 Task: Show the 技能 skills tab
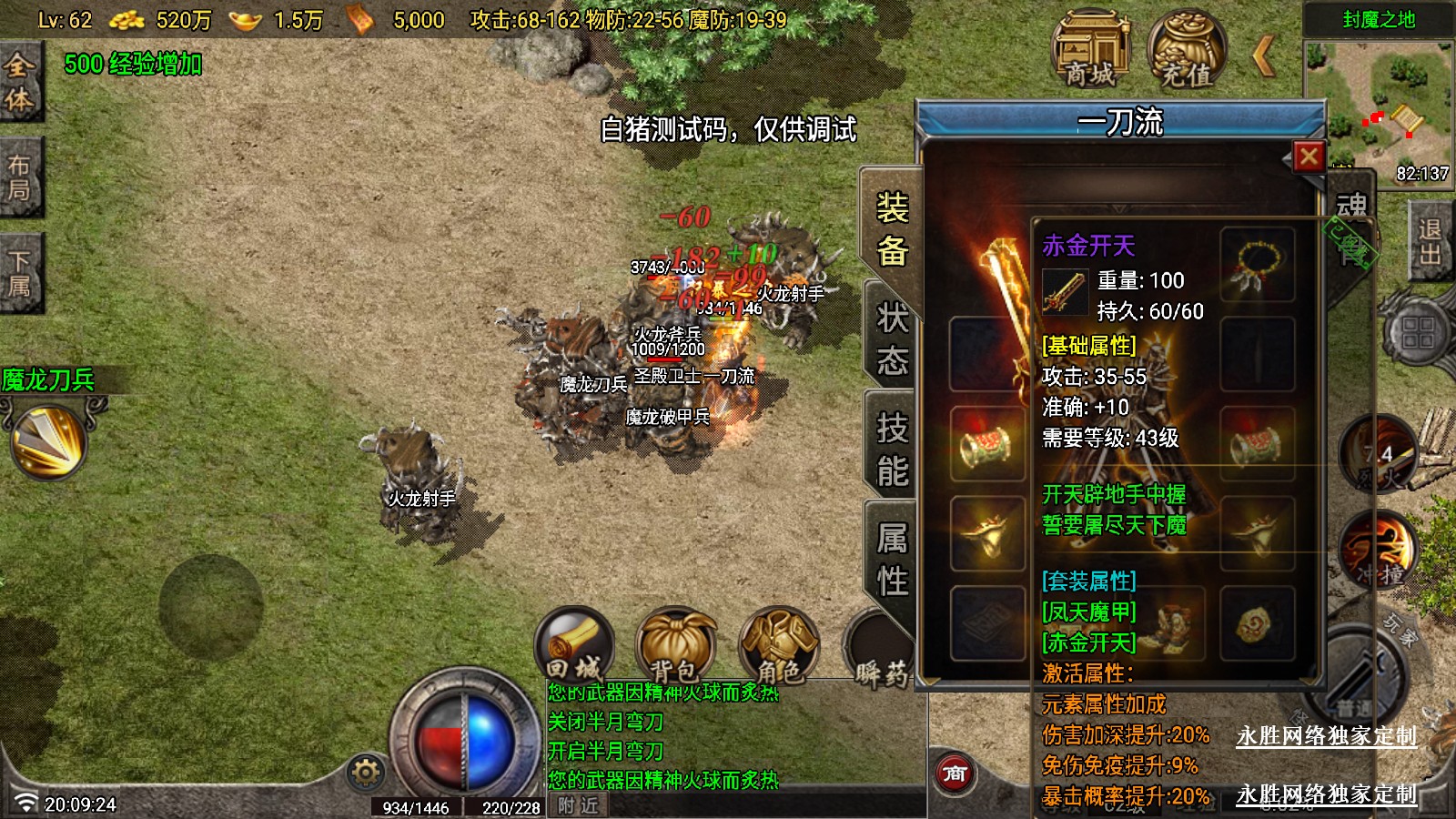[892, 449]
